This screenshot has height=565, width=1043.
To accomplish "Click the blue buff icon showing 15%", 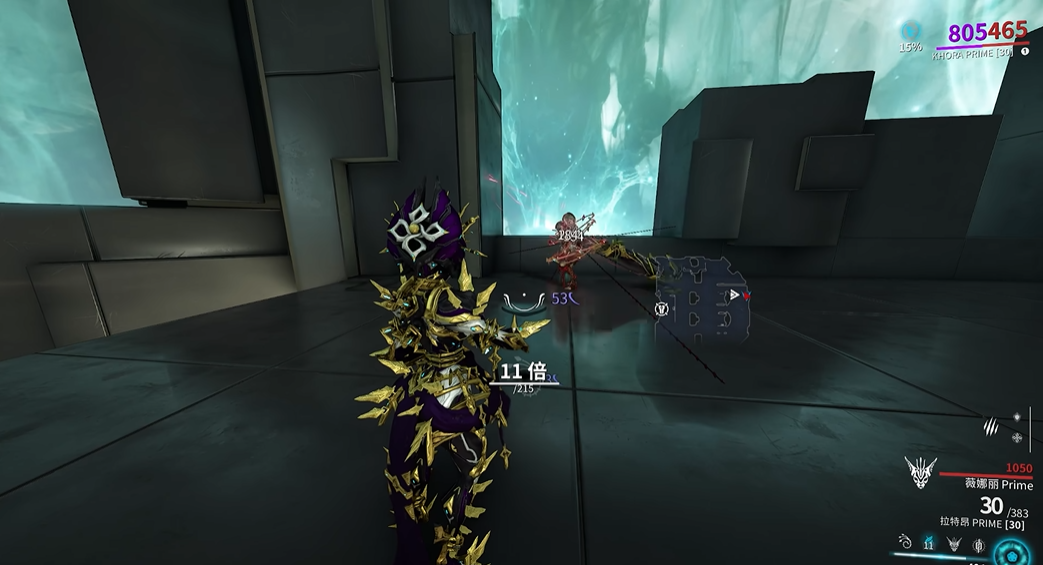I will tap(909, 31).
